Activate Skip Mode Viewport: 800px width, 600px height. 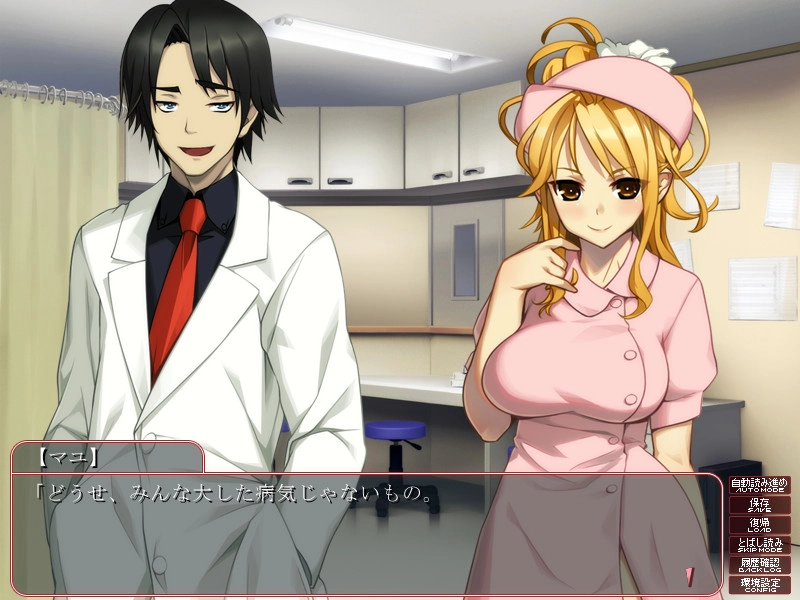click(x=759, y=545)
